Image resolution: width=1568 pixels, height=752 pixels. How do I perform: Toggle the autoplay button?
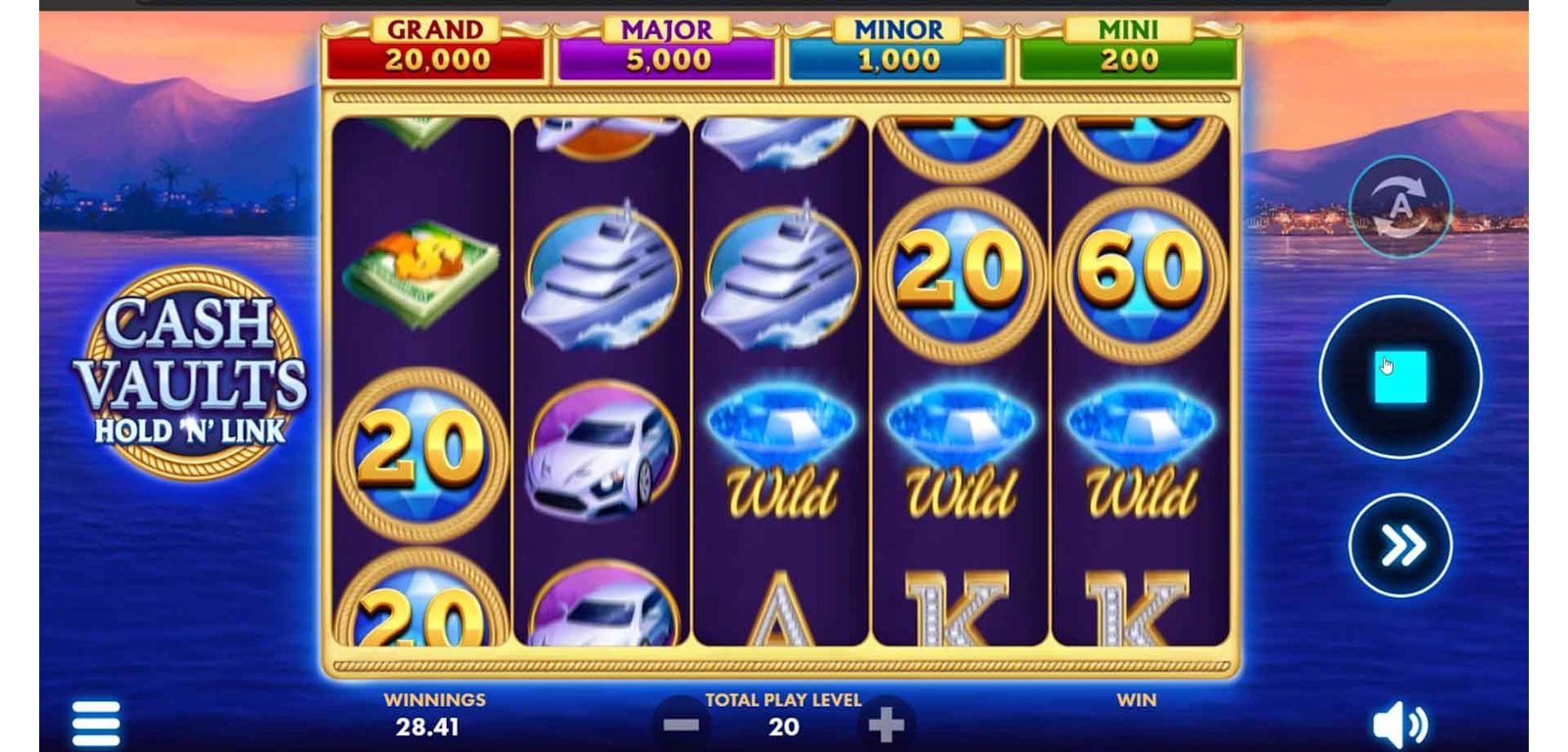pos(1399,207)
